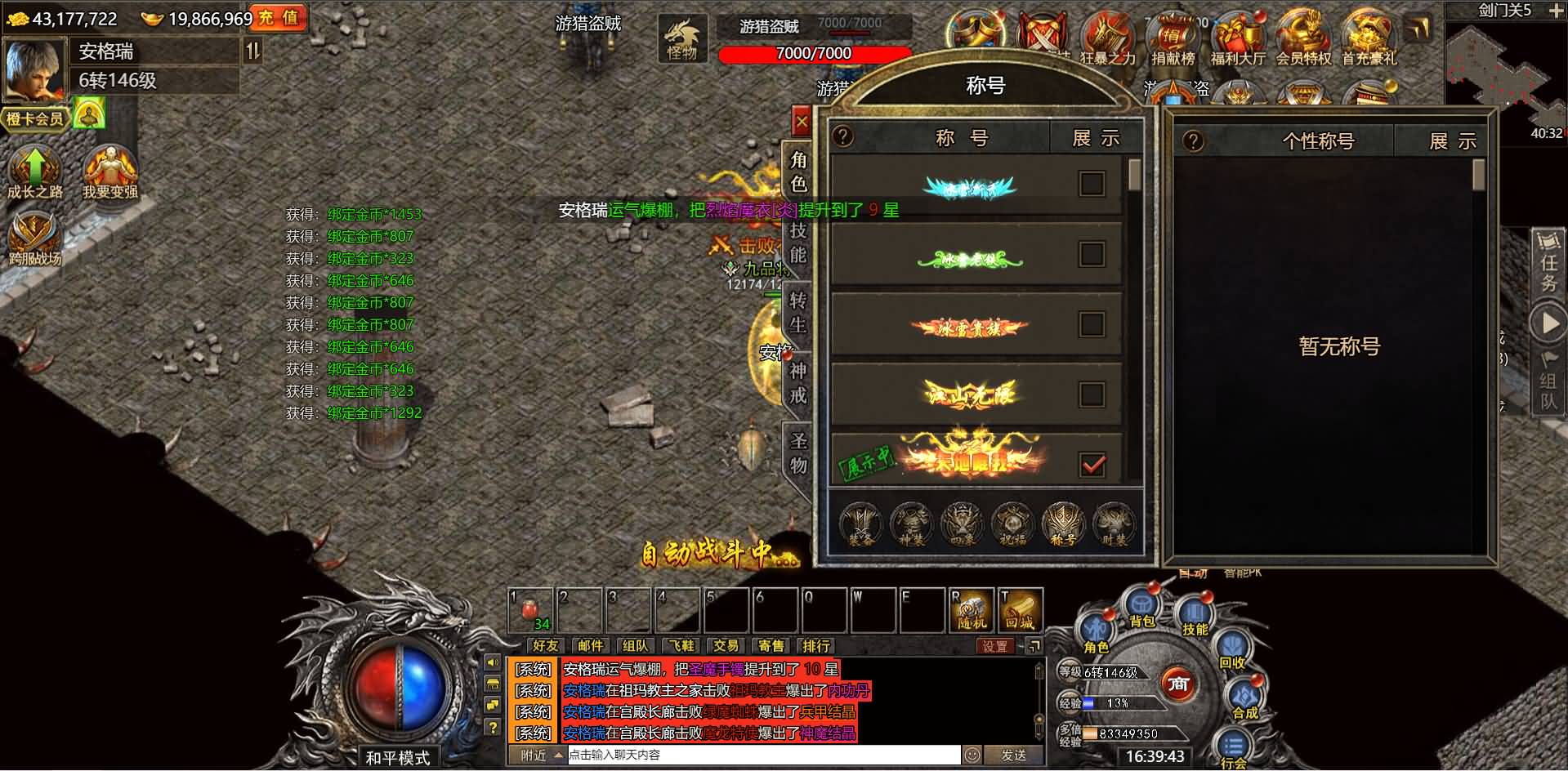Enter the 跨服战场 cross-server battlefield
1568x771 pixels.
coord(34,238)
